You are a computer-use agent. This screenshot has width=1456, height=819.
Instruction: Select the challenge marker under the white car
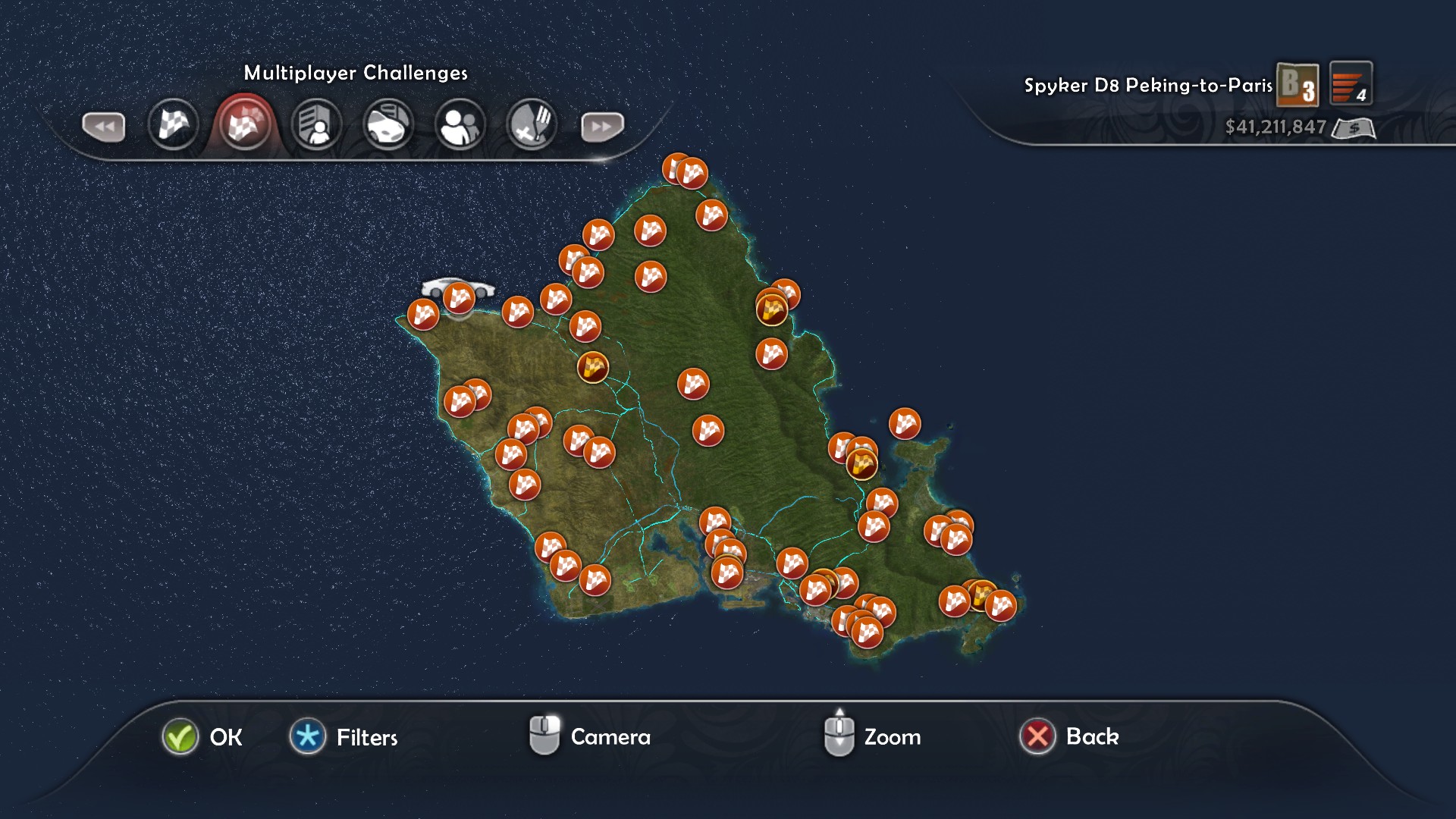point(459,299)
